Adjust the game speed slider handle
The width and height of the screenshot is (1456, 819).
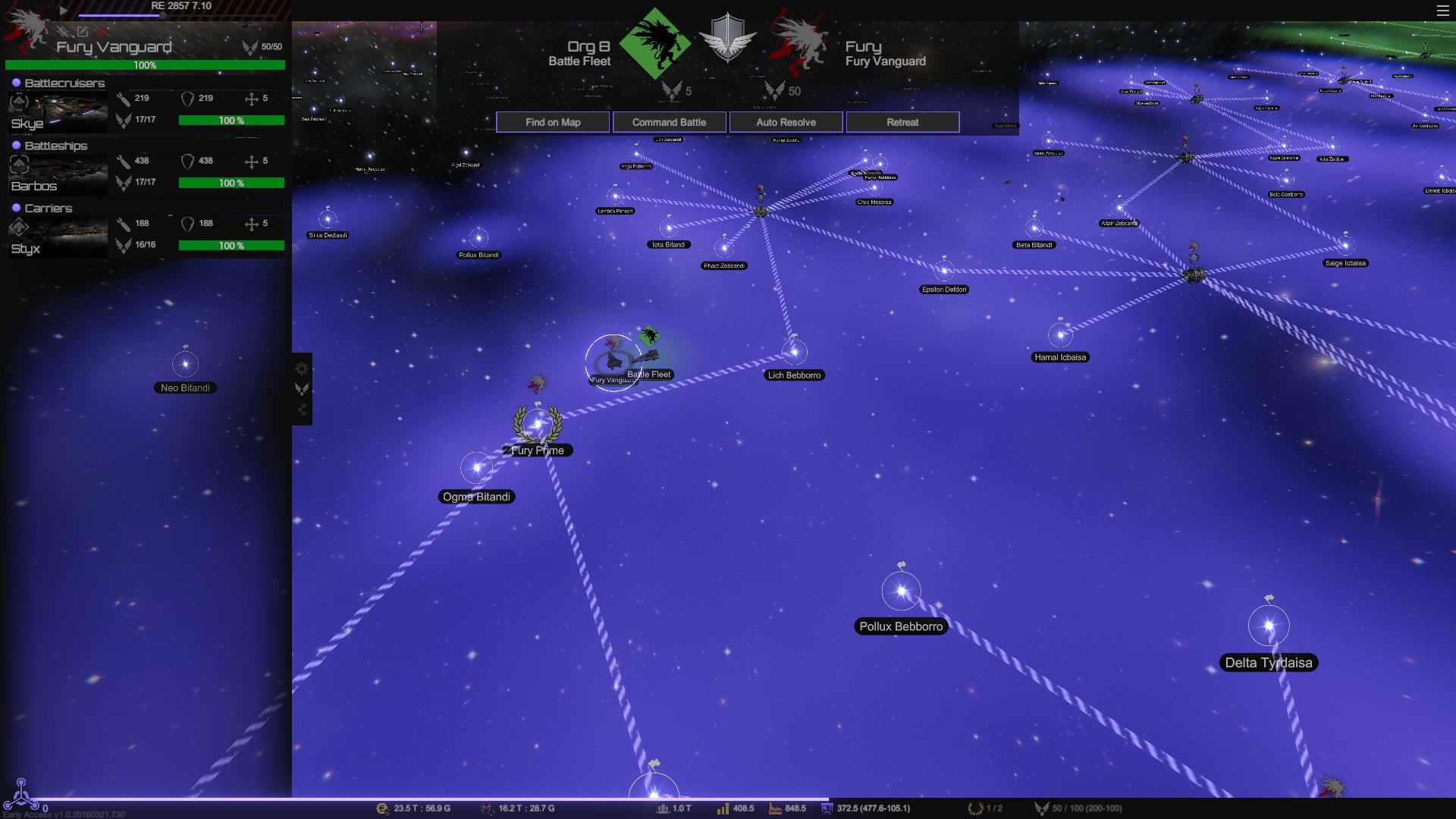pyautogui.click(x=162, y=15)
